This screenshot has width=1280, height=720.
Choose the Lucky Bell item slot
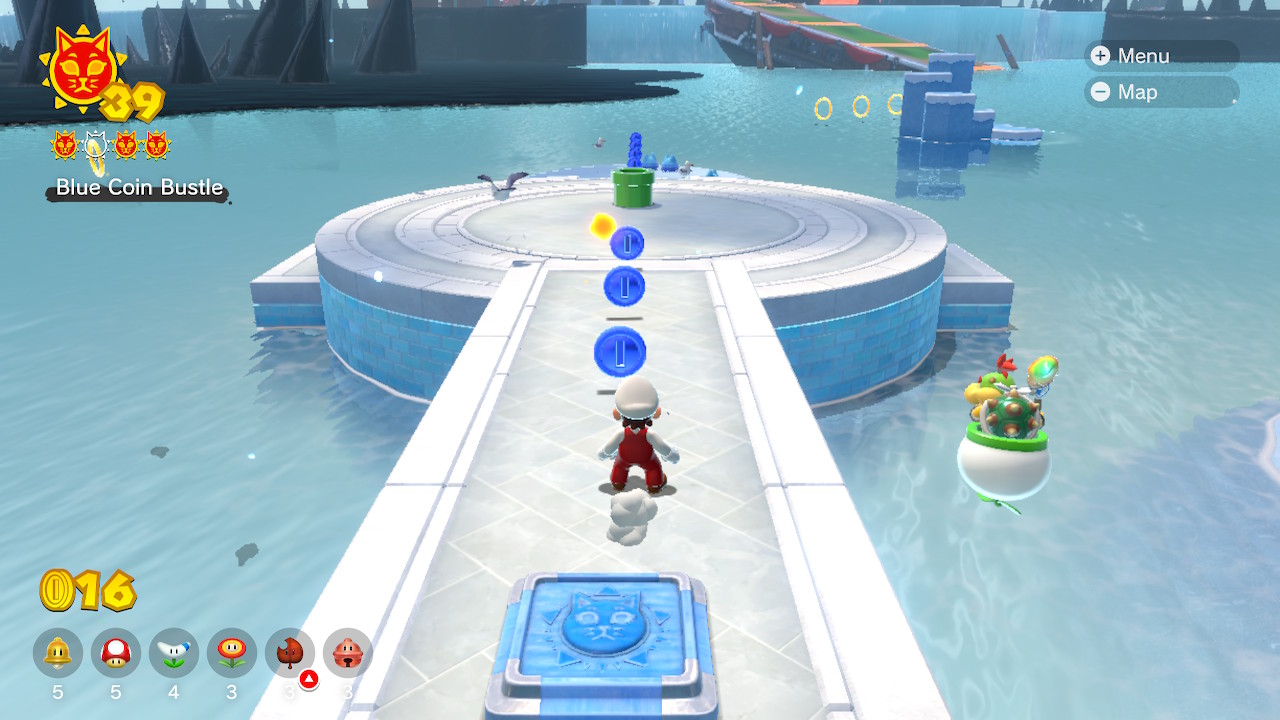pos(348,653)
